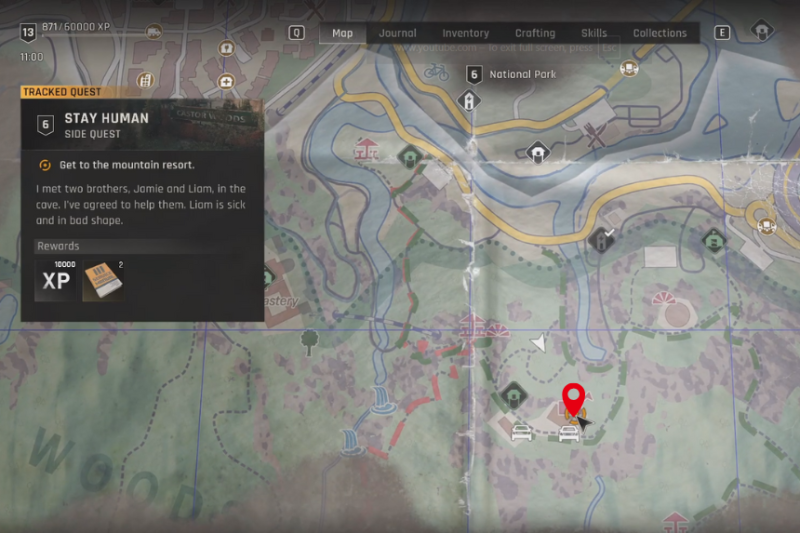Open the Stay Human tracked quest panel
The image size is (800, 533).
[x=142, y=125]
